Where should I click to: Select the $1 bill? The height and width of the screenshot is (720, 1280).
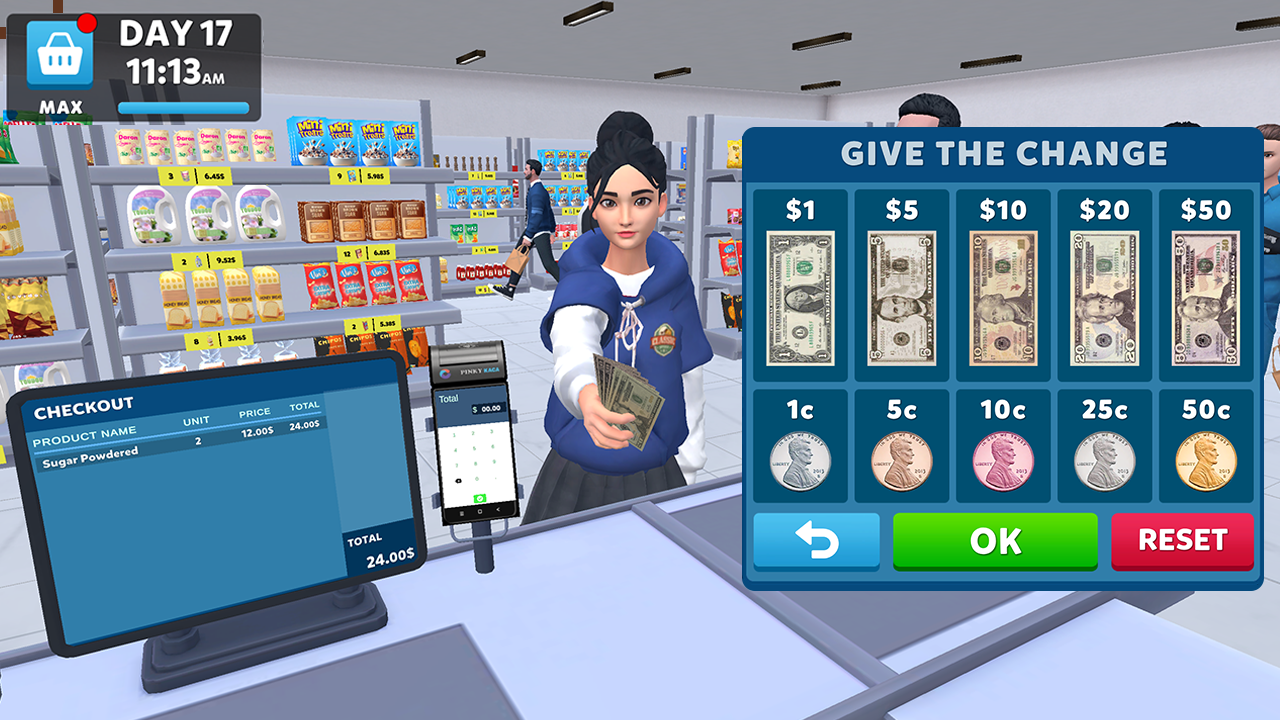(x=800, y=295)
